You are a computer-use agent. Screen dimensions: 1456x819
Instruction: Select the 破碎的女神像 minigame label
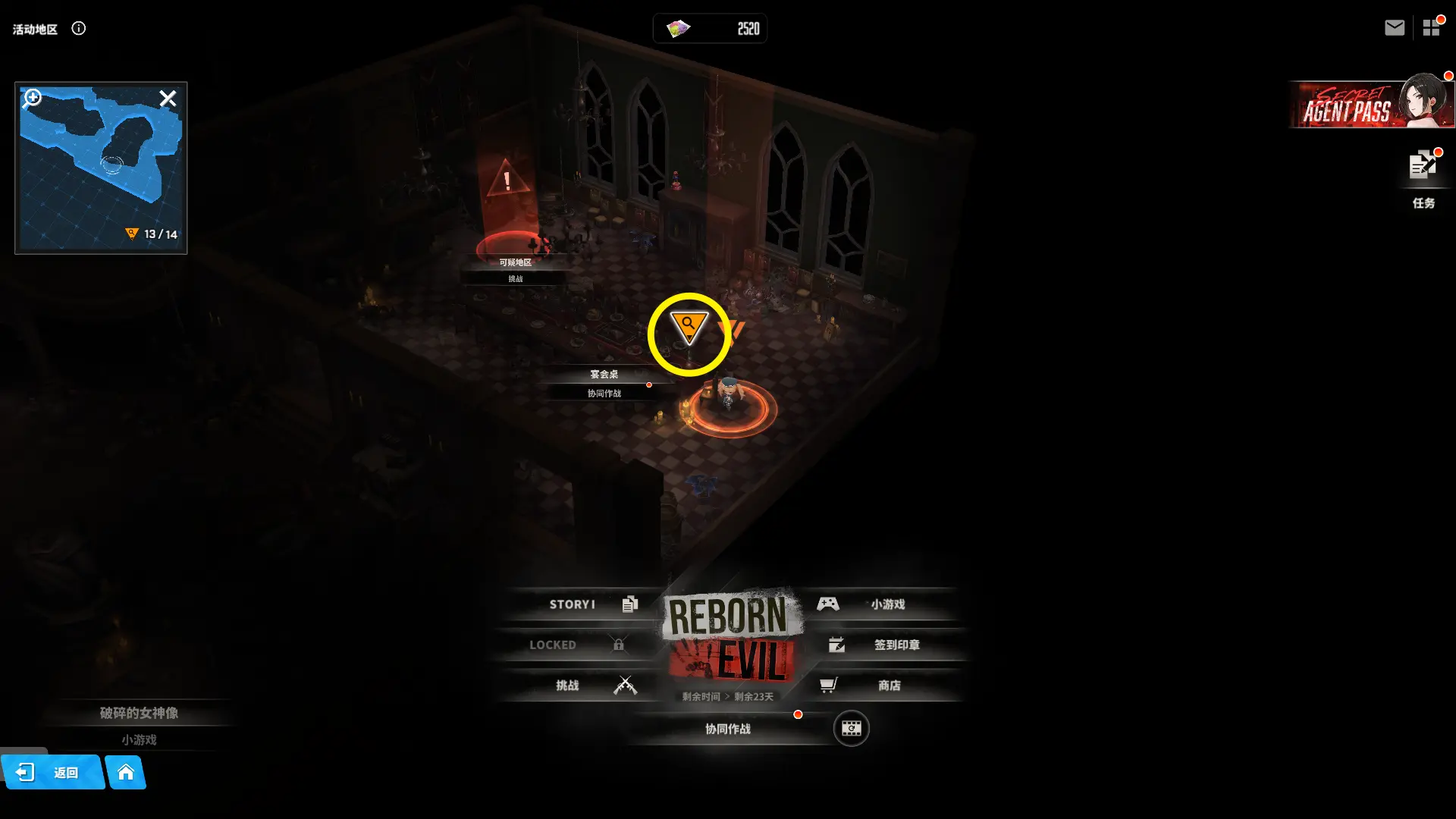pyautogui.click(x=139, y=724)
